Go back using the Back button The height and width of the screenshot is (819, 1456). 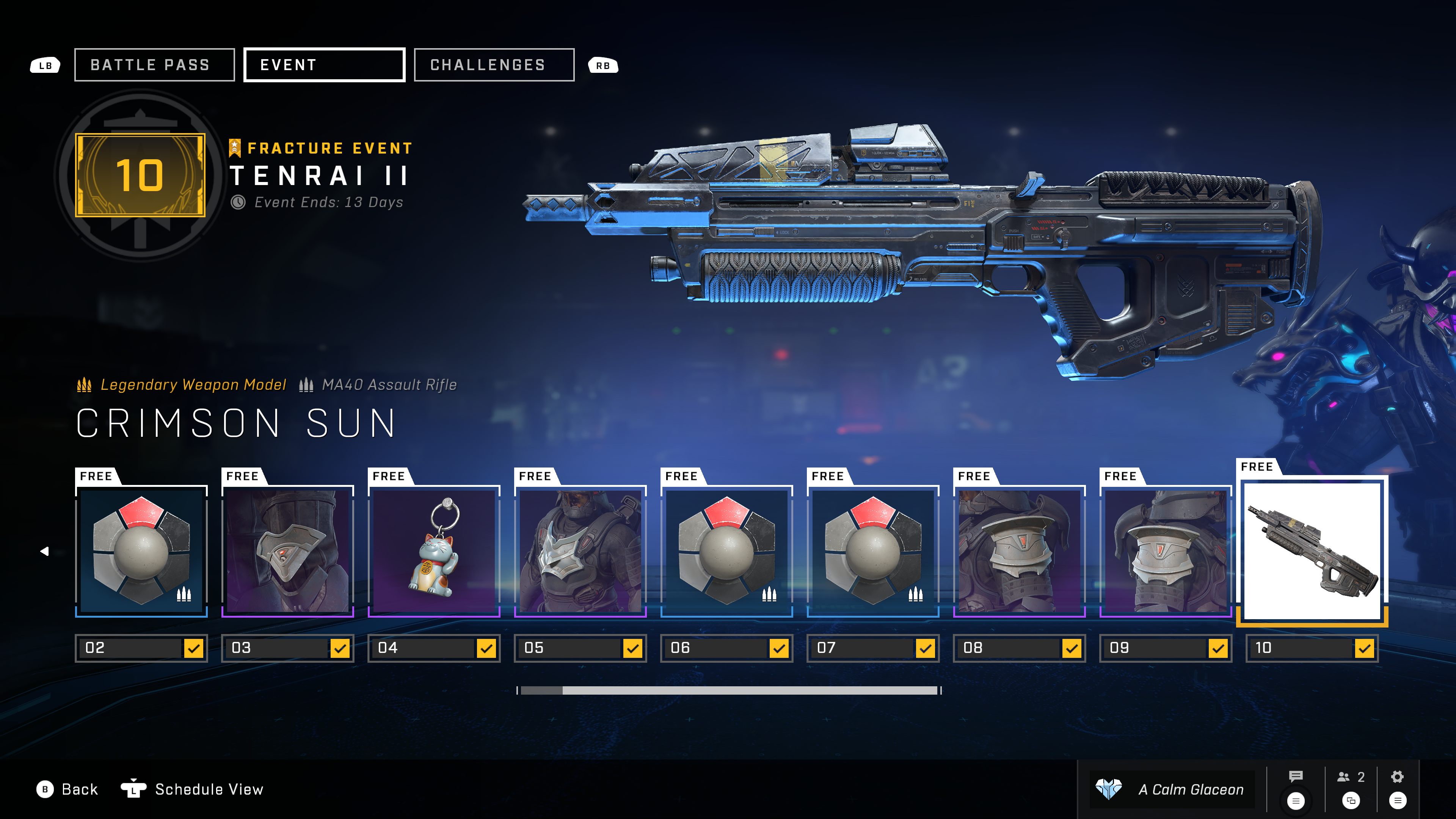[68, 789]
